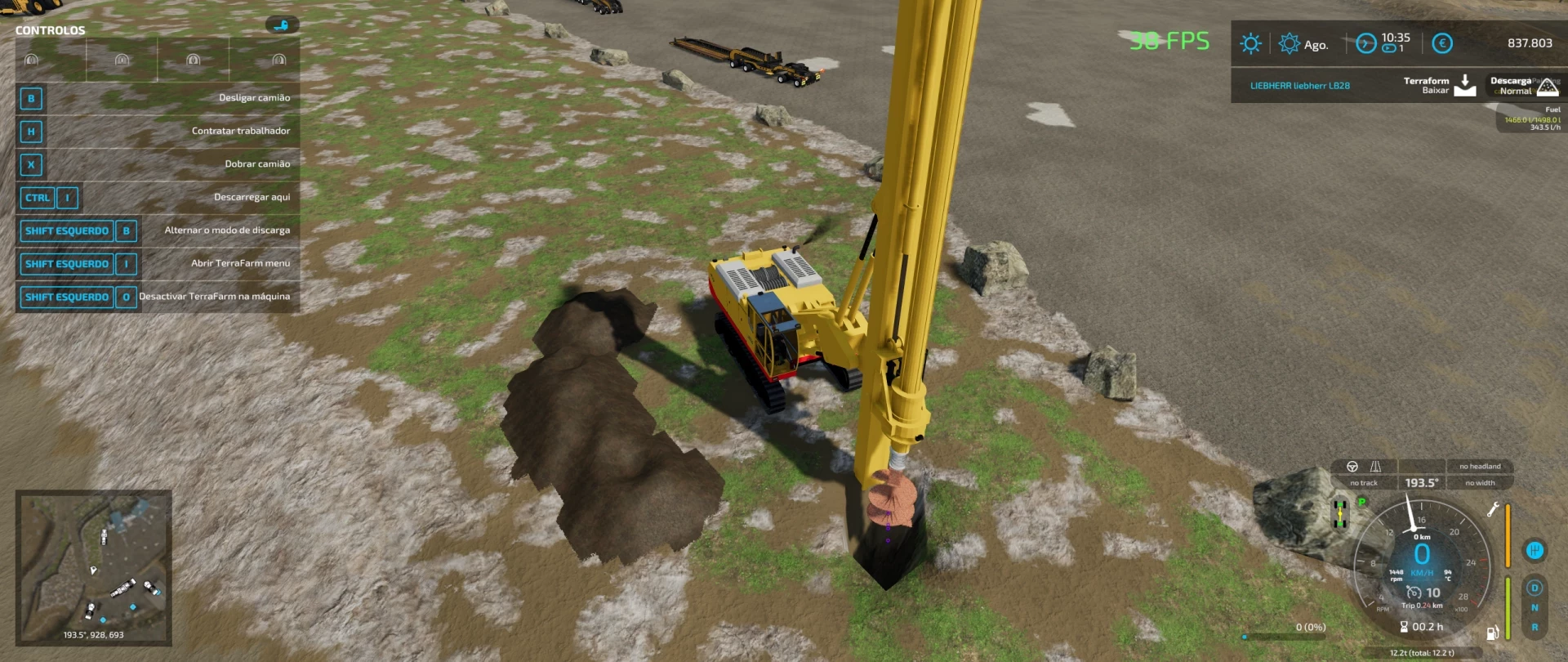Viewport: 1568px width, 662px height.
Task: Click the Euro currency icon next to balance
Action: [1442, 42]
